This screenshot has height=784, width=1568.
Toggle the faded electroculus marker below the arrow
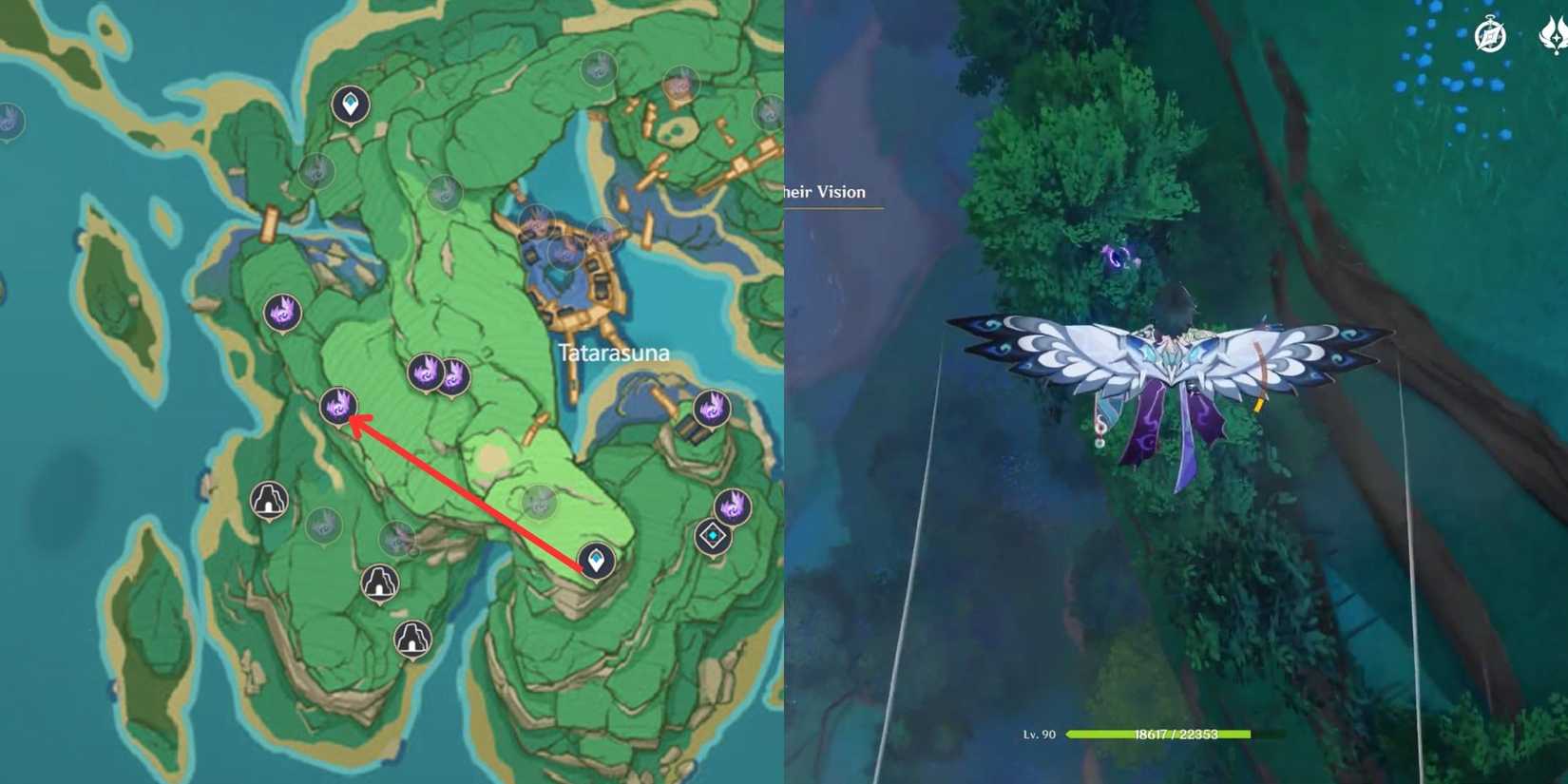click(x=538, y=502)
